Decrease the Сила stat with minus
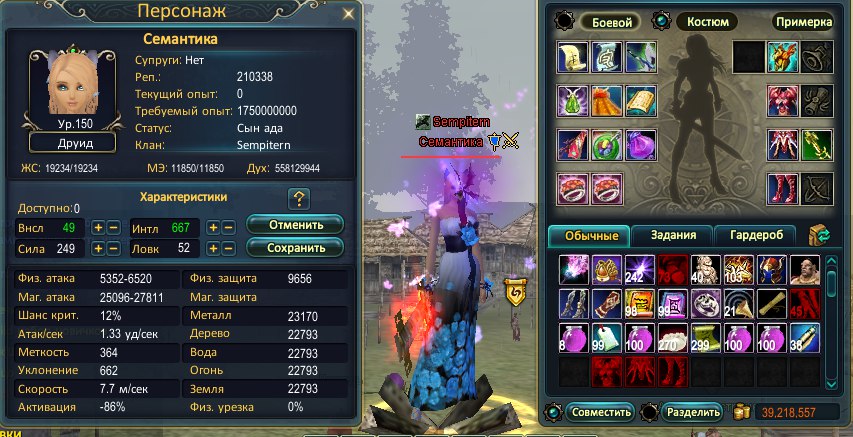Viewport: 853px width, 437px height. coord(114,248)
